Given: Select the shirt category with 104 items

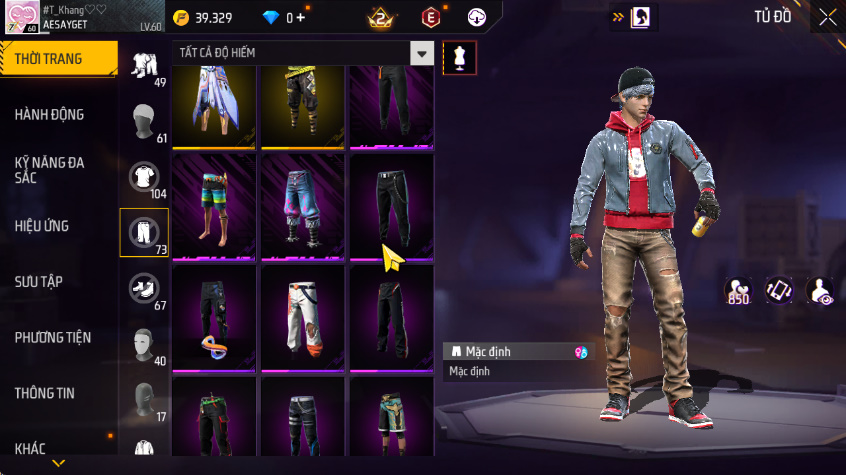Looking at the screenshot, I should coord(144,177).
